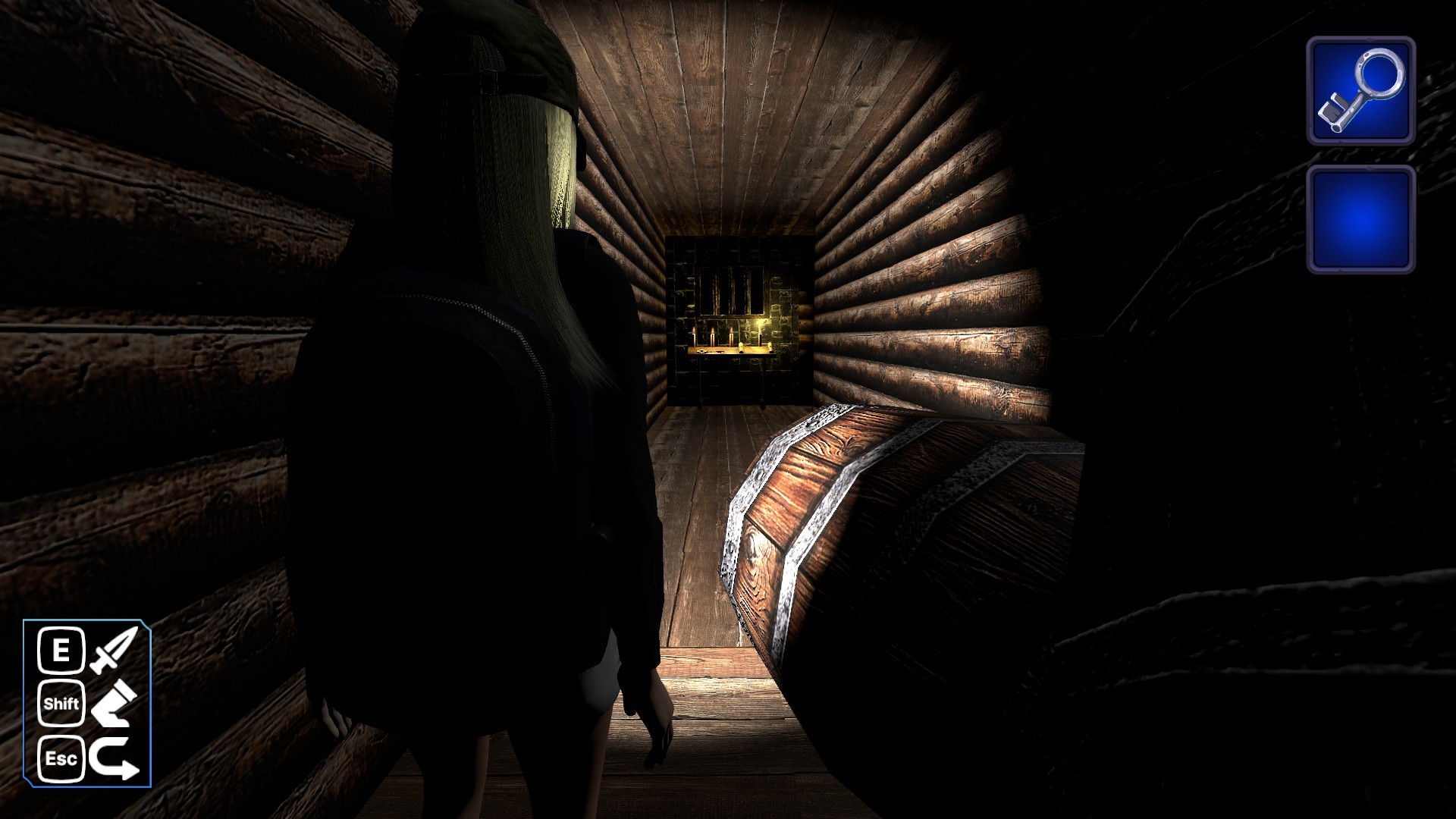Viewport: 1456px width, 819px height.
Task: Select the silver key in the inventory
Action: click(x=1363, y=91)
